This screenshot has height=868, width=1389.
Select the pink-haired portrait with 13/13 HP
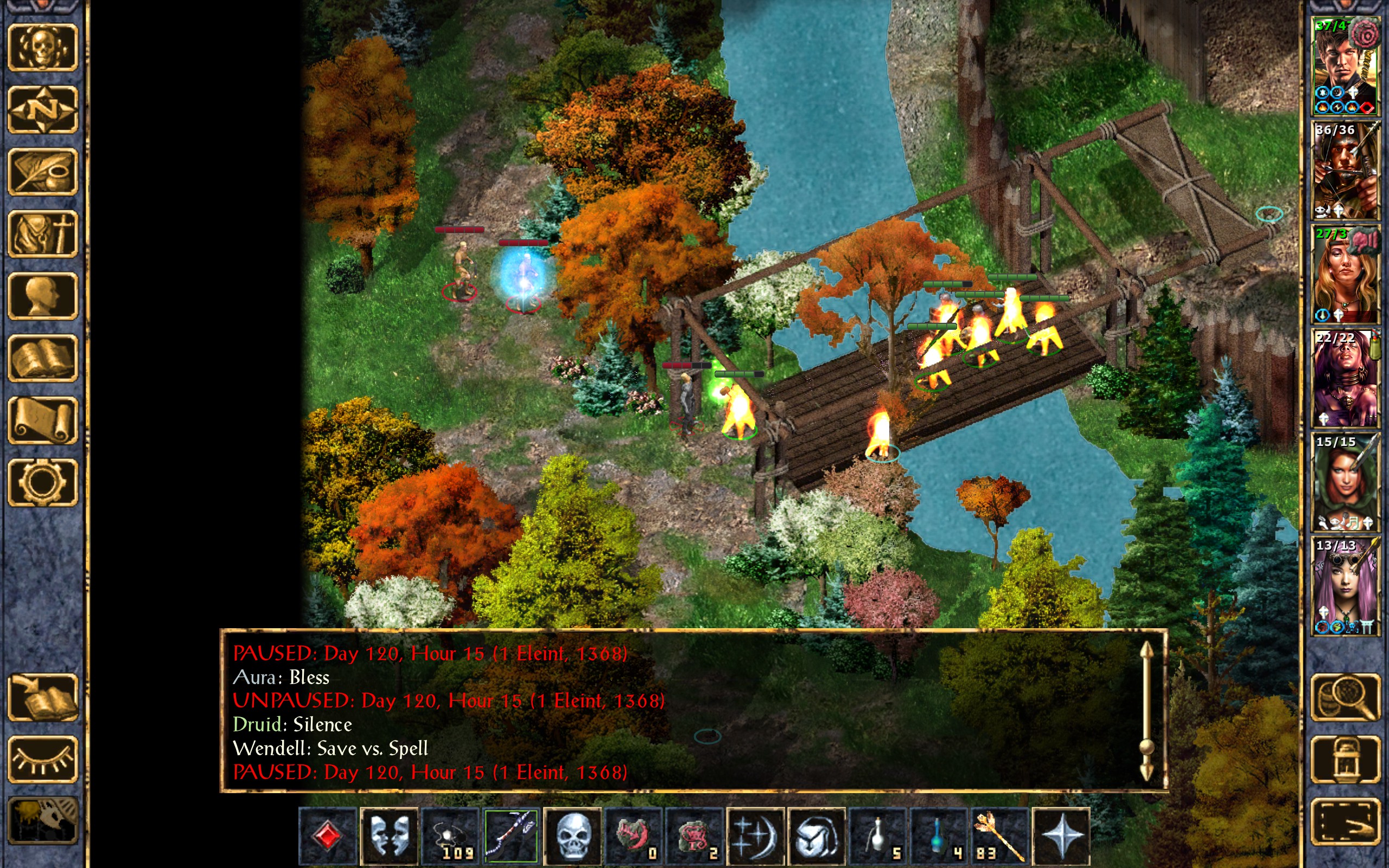tap(1345, 585)
